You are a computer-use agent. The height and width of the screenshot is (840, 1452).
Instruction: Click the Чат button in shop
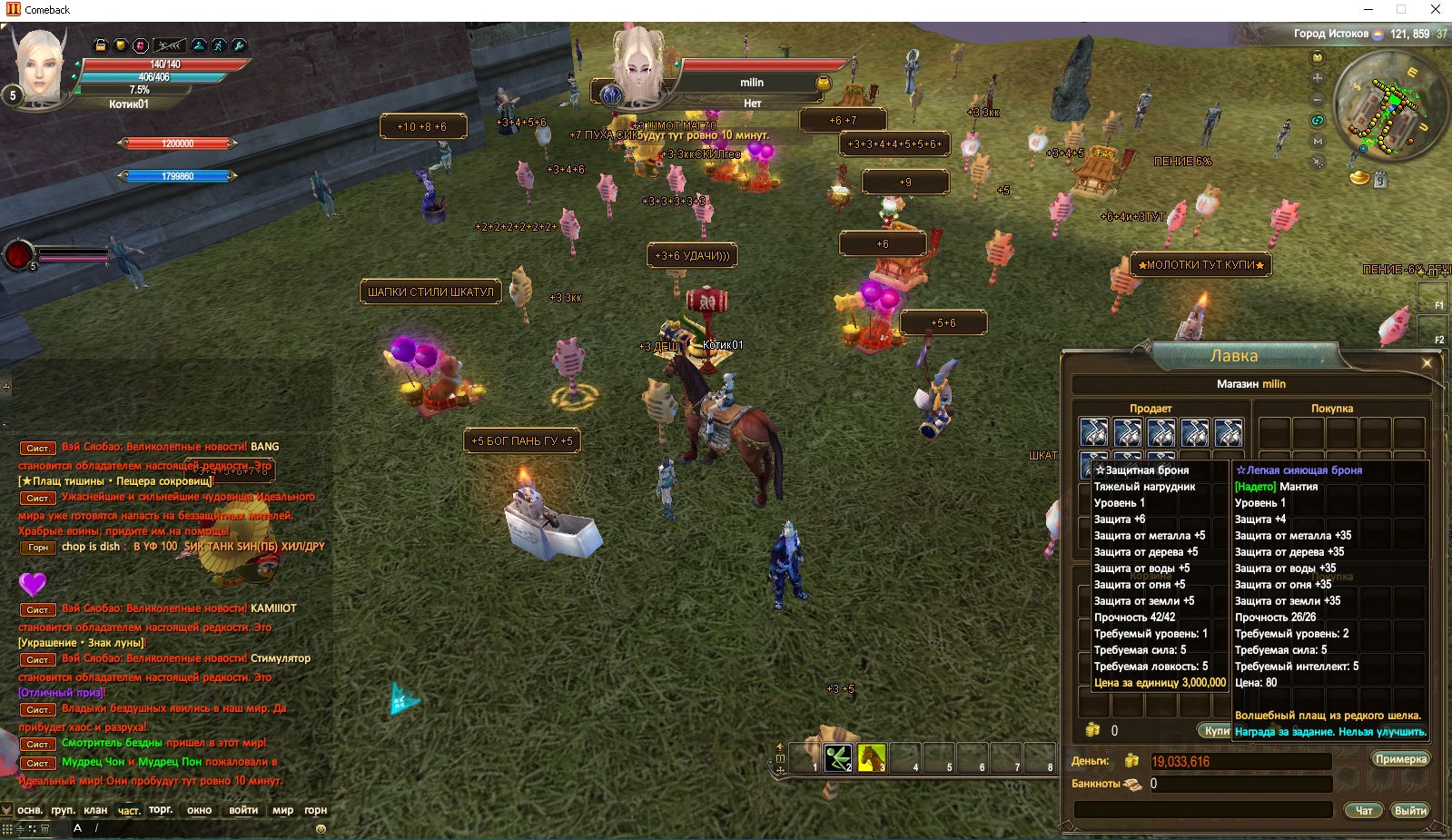[1364, 810]
